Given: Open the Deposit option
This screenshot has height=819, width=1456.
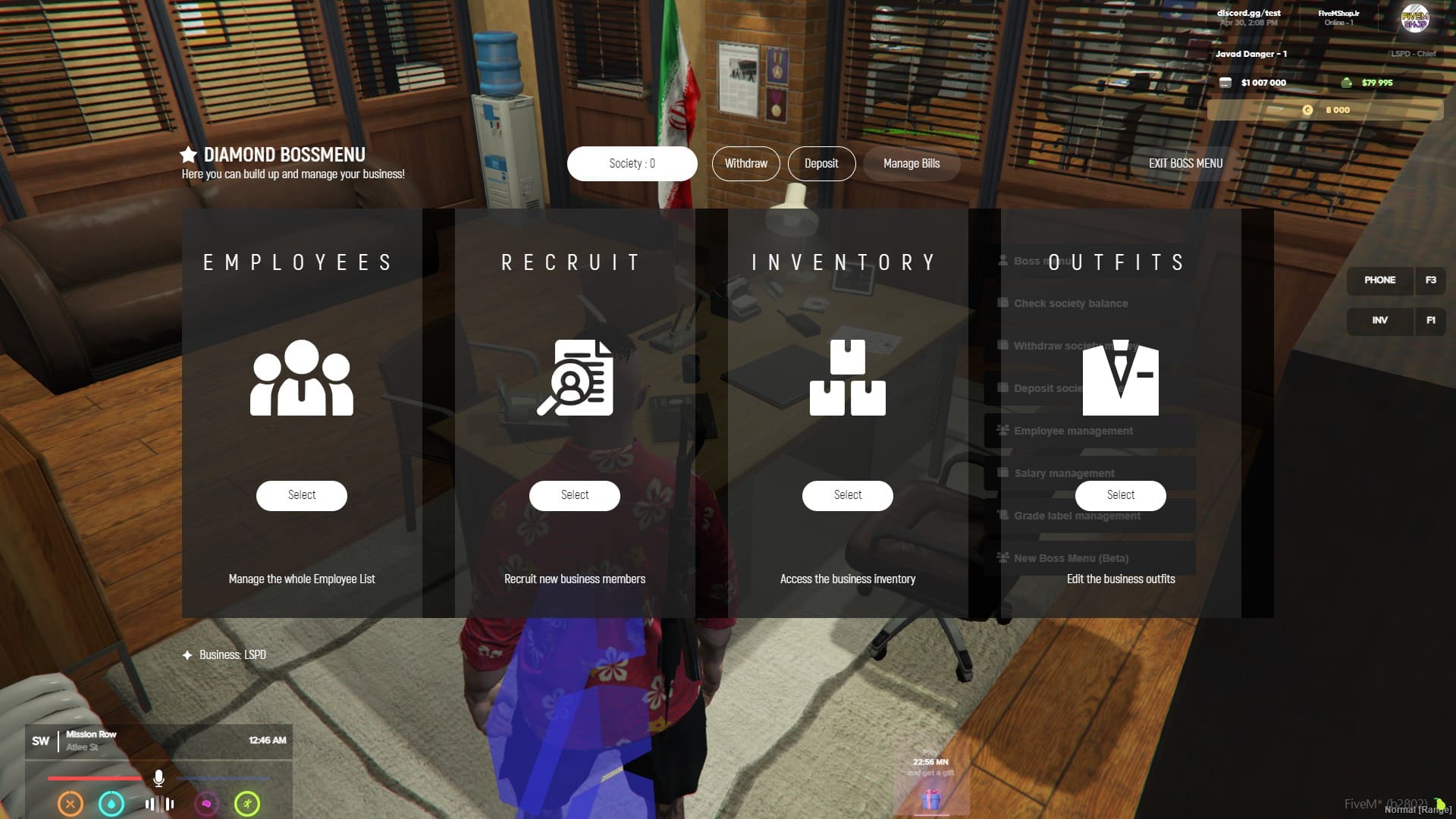Looking at the screenshot, I should coord(821,164).
